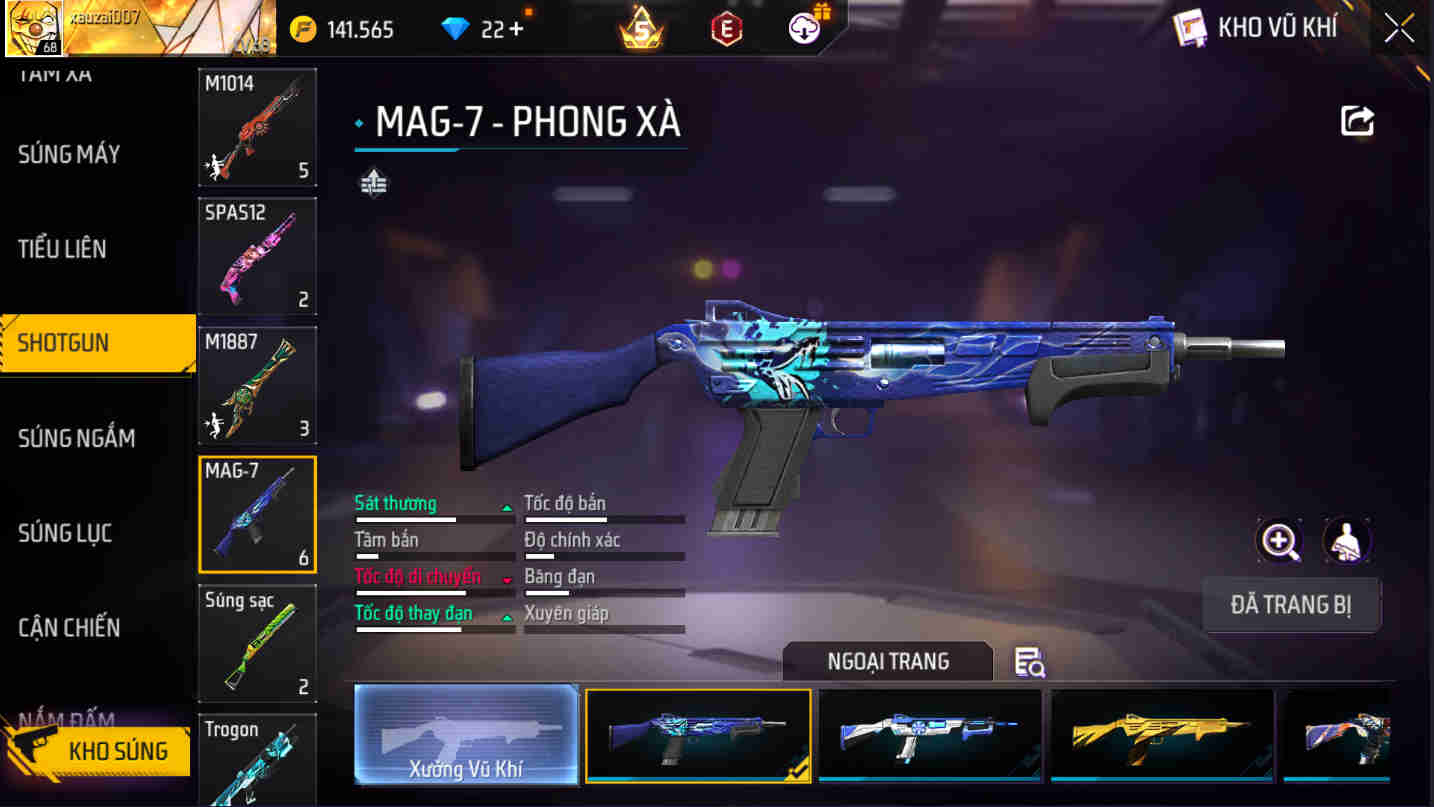This screenshot has width=1434, height=807.
Task: Share the MAG-7 Phong Xà skin
Action: tap(1357, 120)
